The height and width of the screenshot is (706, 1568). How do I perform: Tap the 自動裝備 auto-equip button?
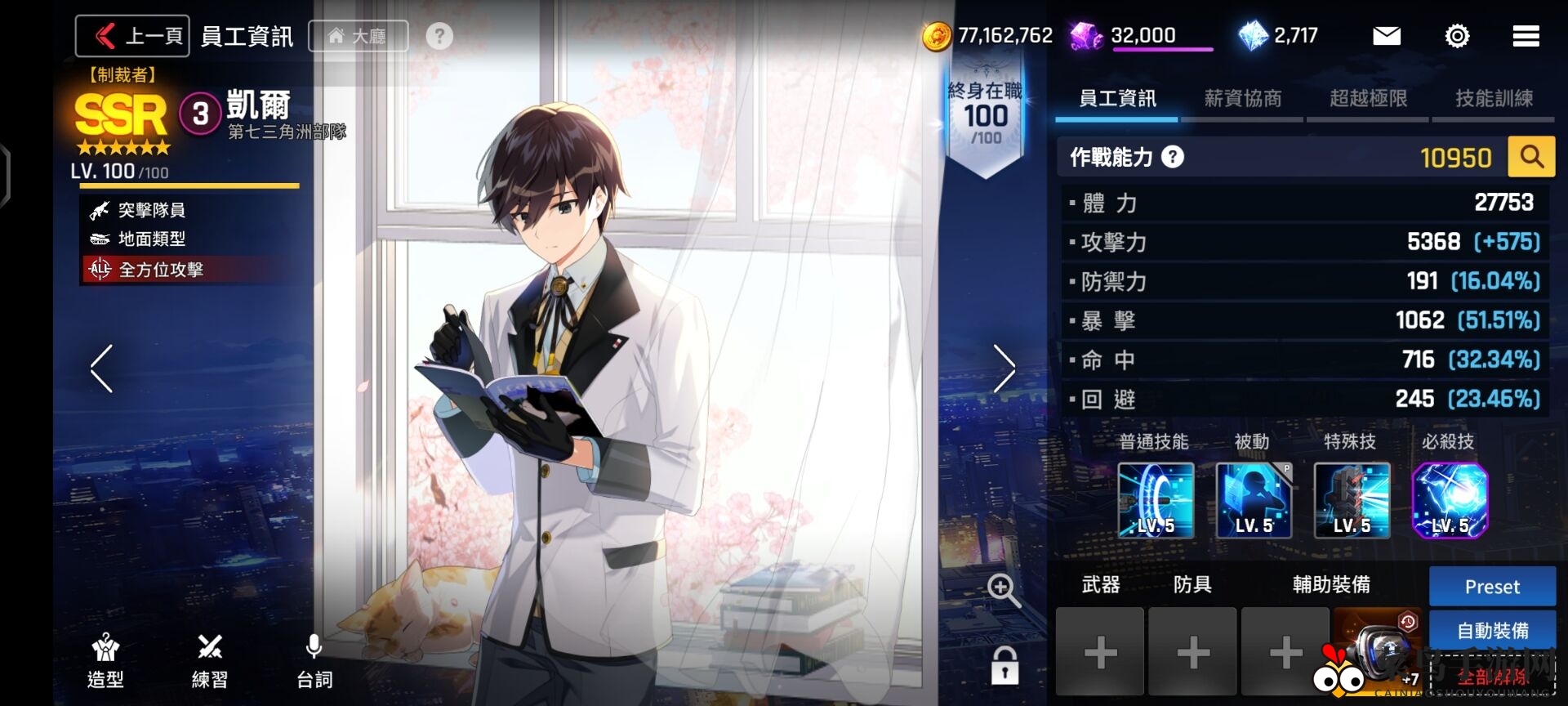click(1492, 630)
